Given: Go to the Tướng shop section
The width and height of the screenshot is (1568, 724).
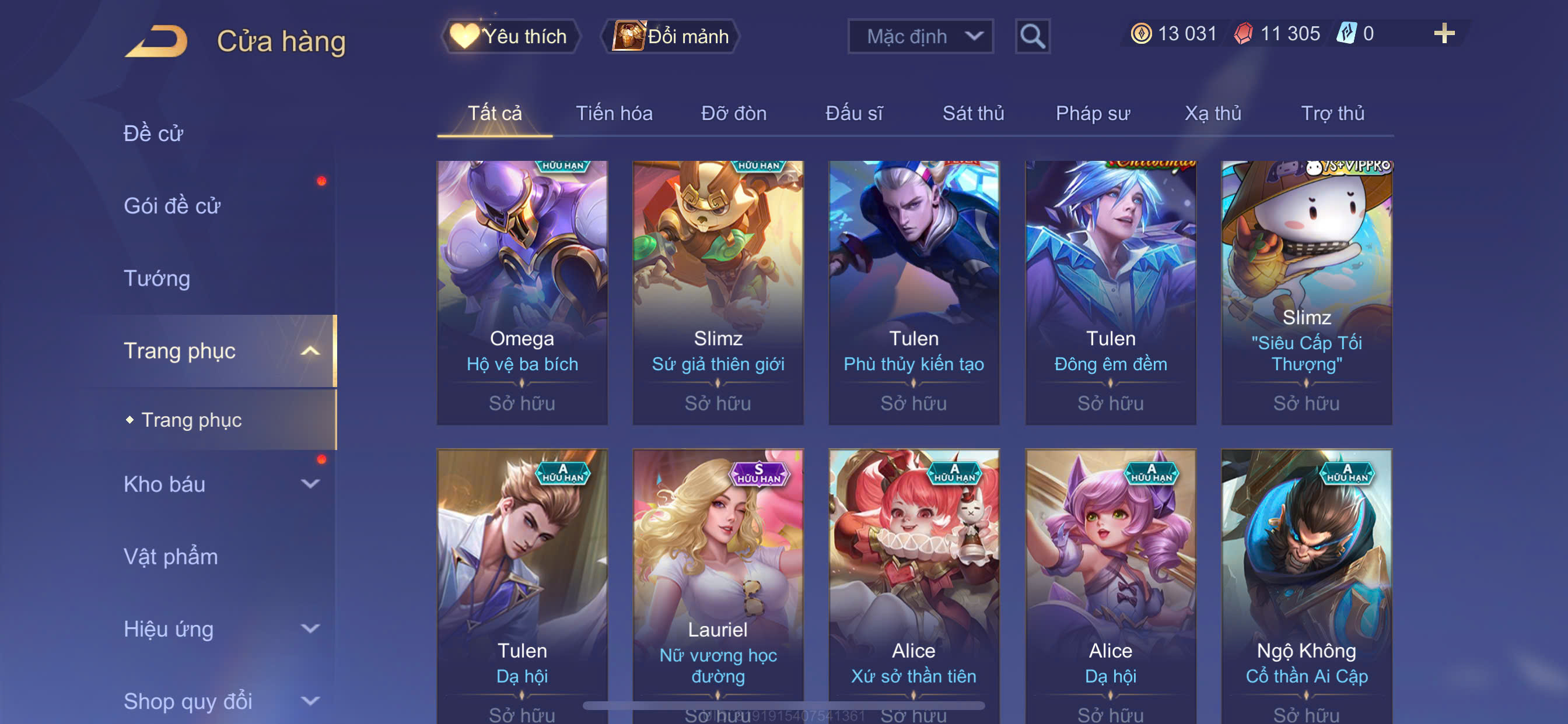Looking at the screenshot, I should (x=157, y=278).
